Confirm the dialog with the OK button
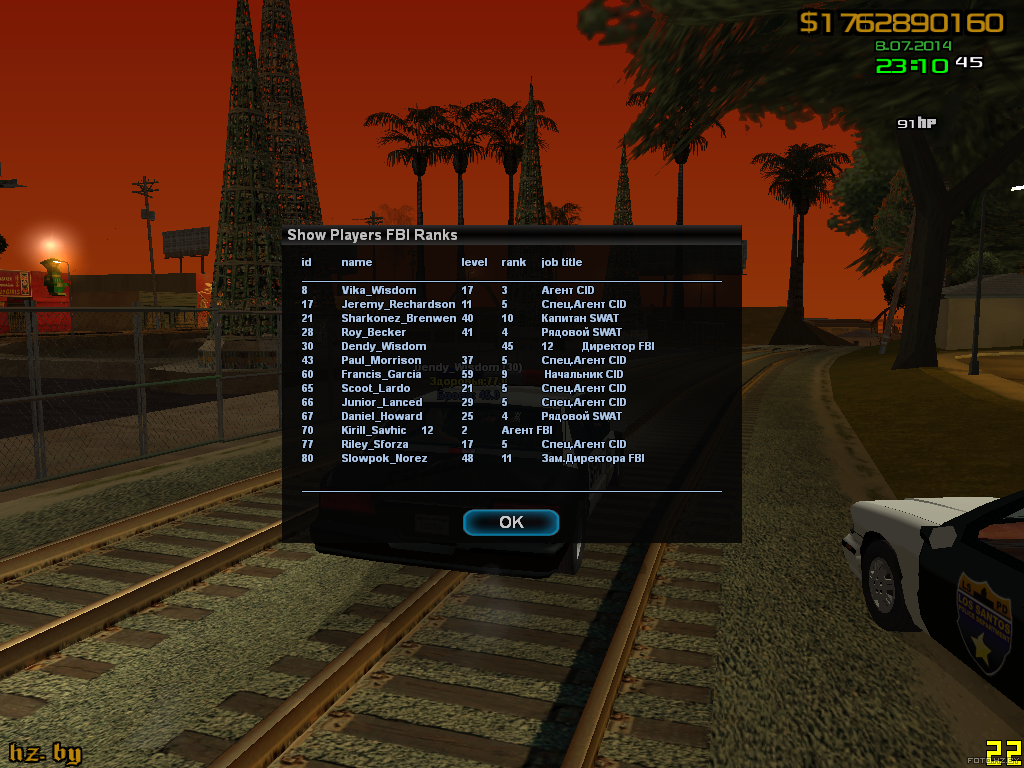 tap(511, 522)
